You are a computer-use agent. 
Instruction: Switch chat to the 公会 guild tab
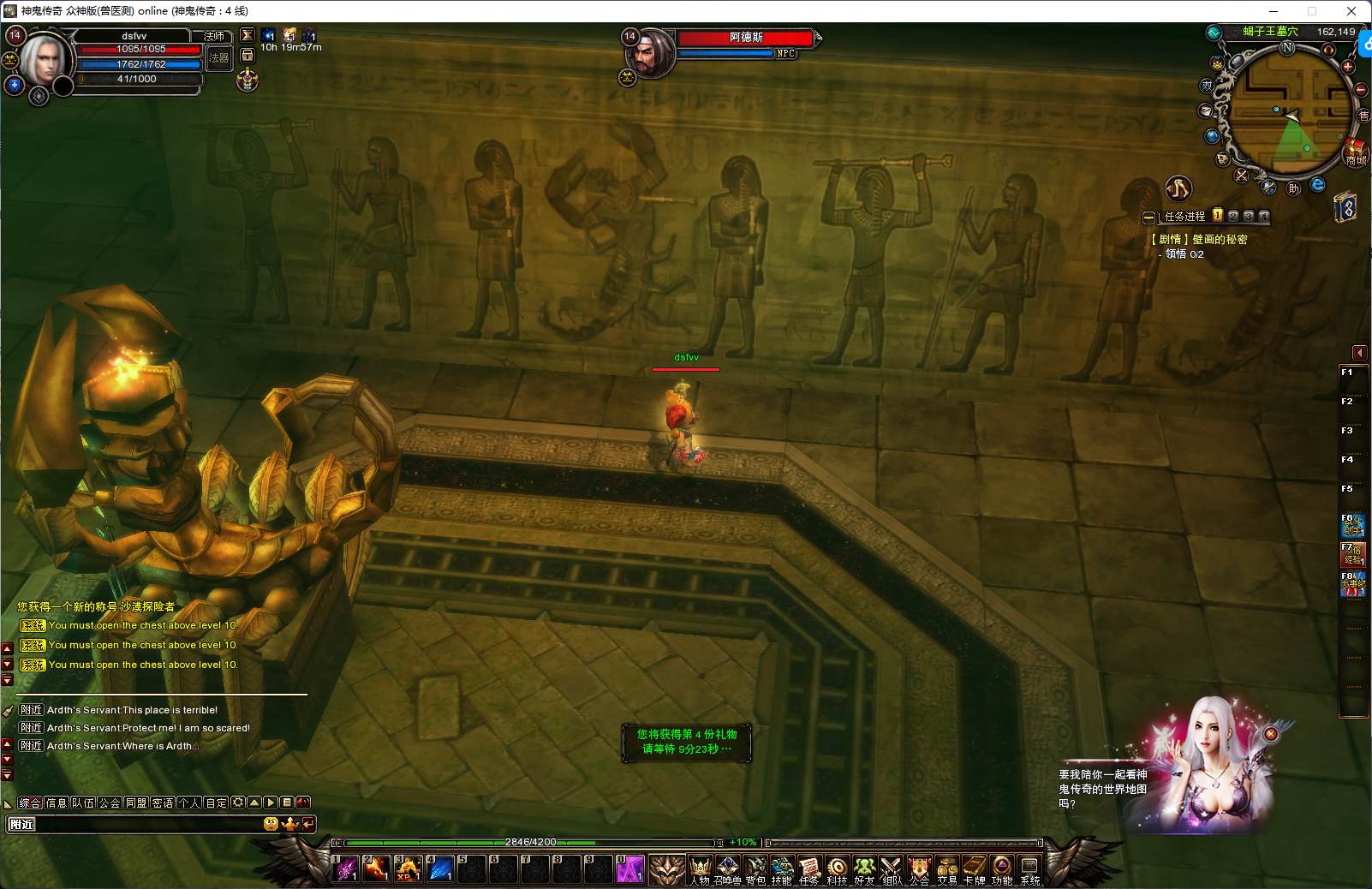tap(110, 802)
